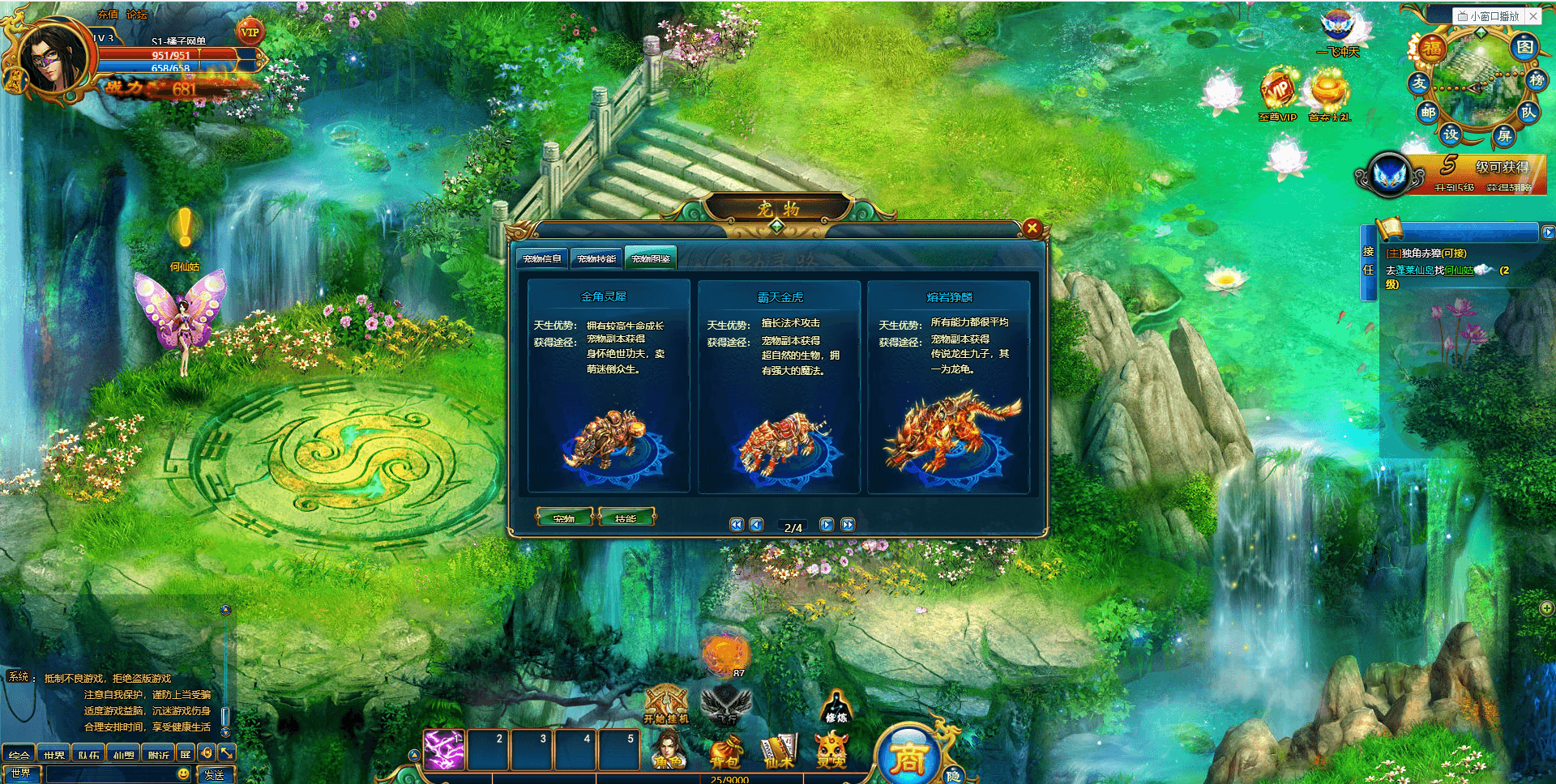Open the 背包 backpack
The image size is (1556, 784).
point(726,750)
